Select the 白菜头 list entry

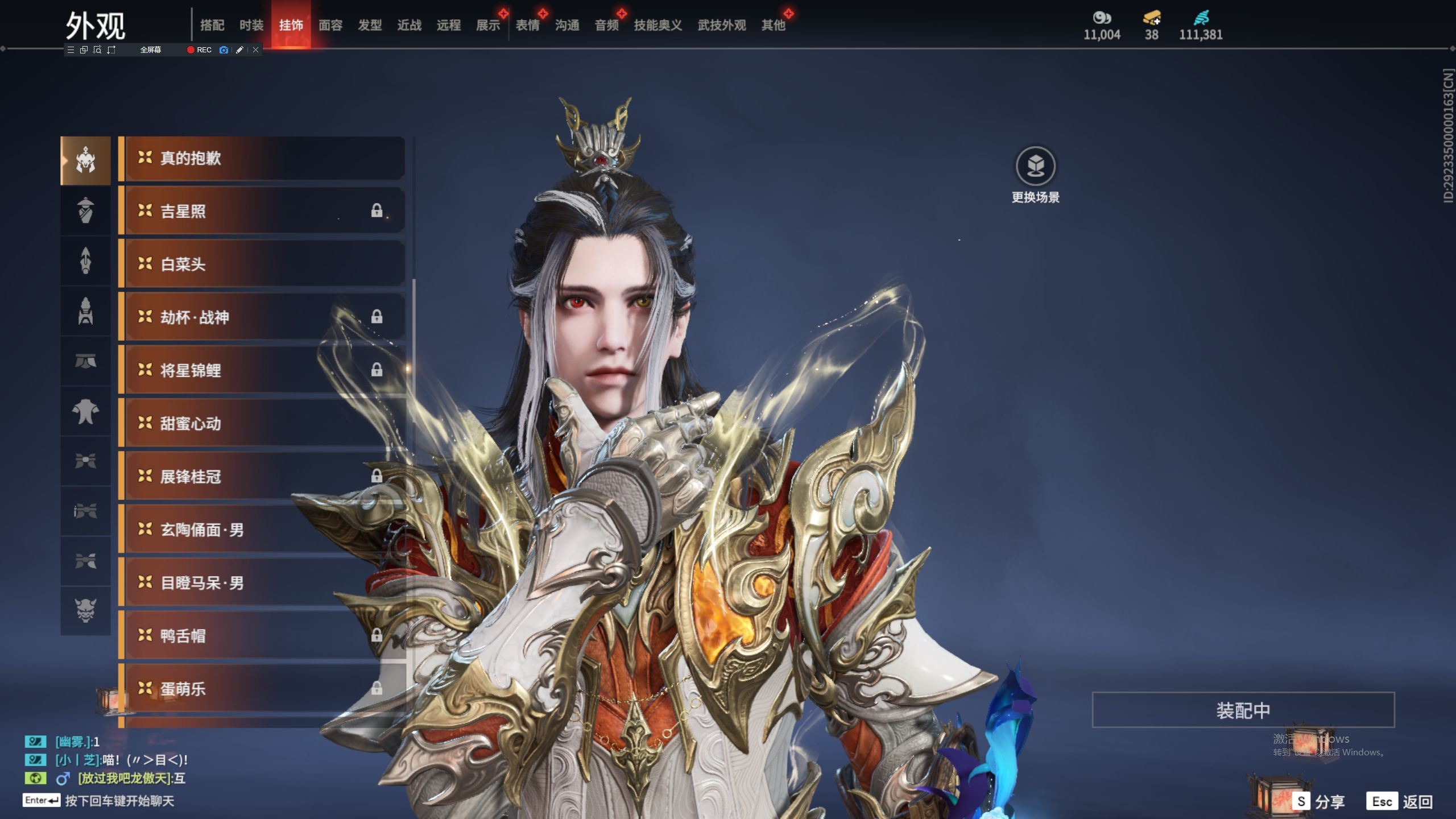(262, 264)
